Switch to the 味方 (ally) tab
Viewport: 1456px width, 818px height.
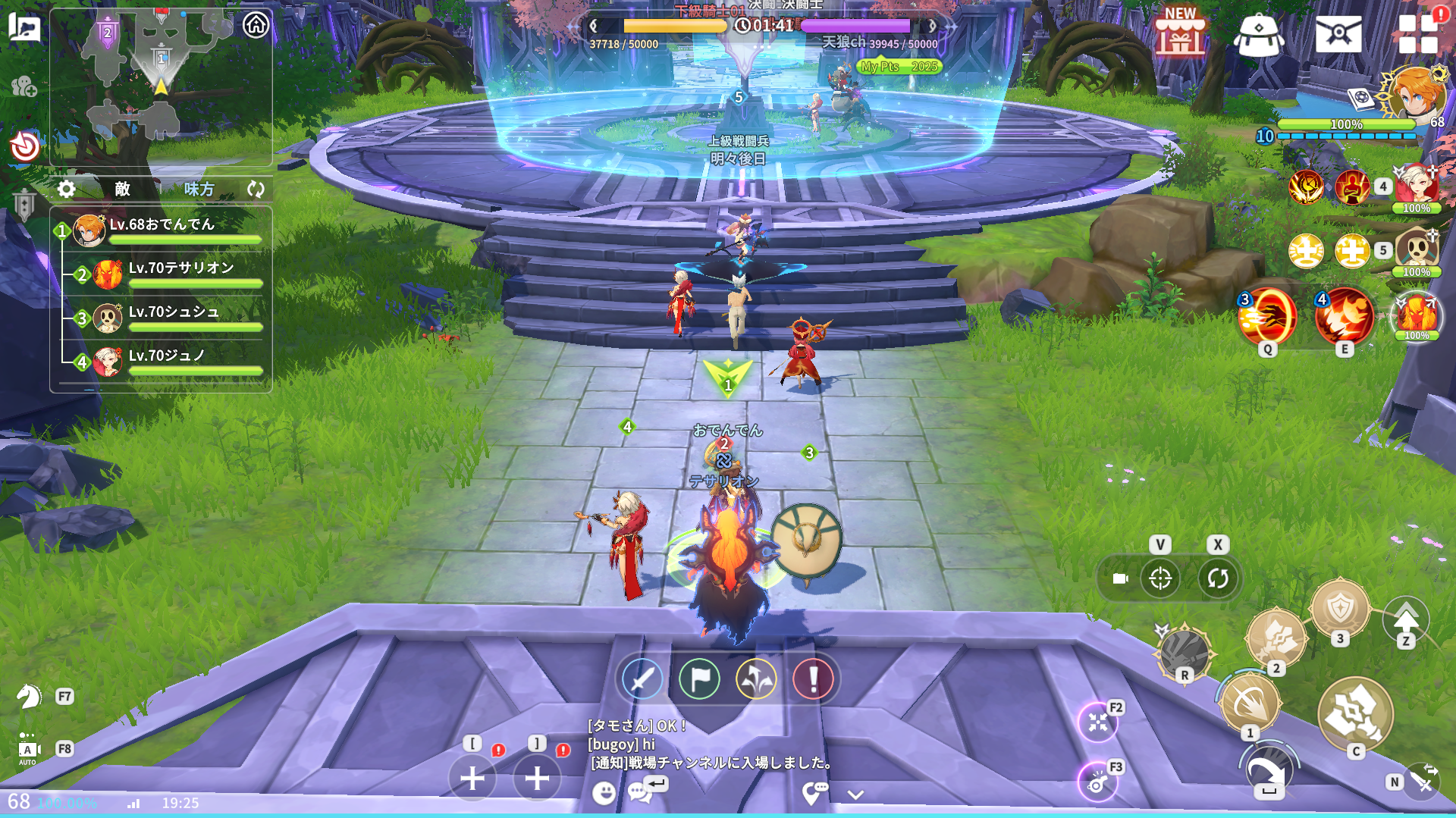[199, 189]
